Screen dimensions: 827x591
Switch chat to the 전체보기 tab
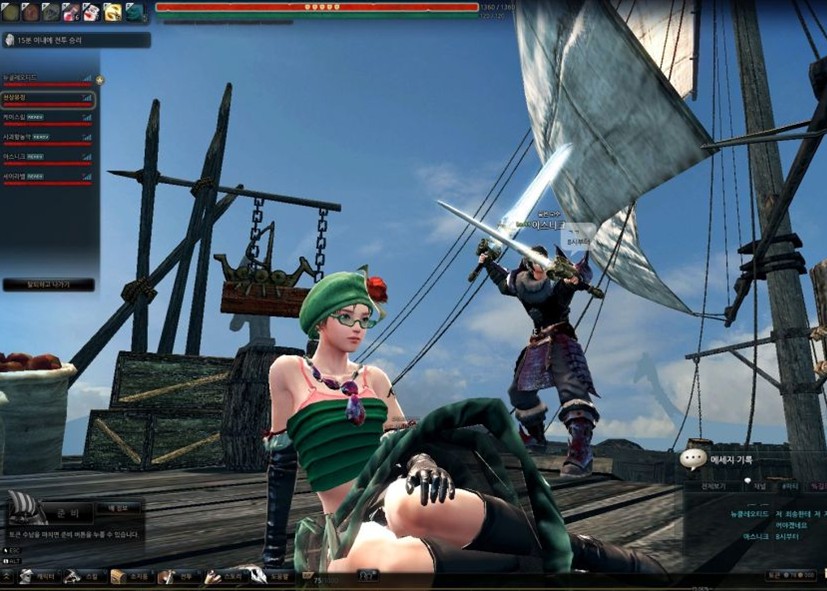point(713,485)
